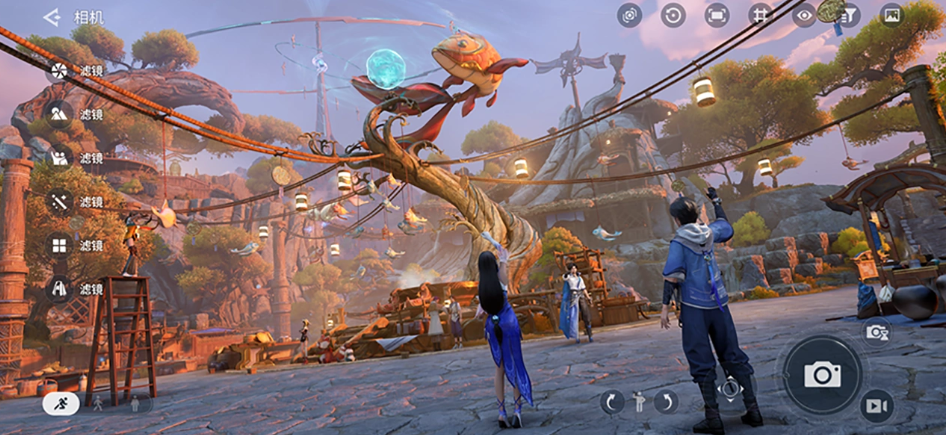Take a photo with the shutter button
Viewport: 946px width, 435px height.
(822, 375)
